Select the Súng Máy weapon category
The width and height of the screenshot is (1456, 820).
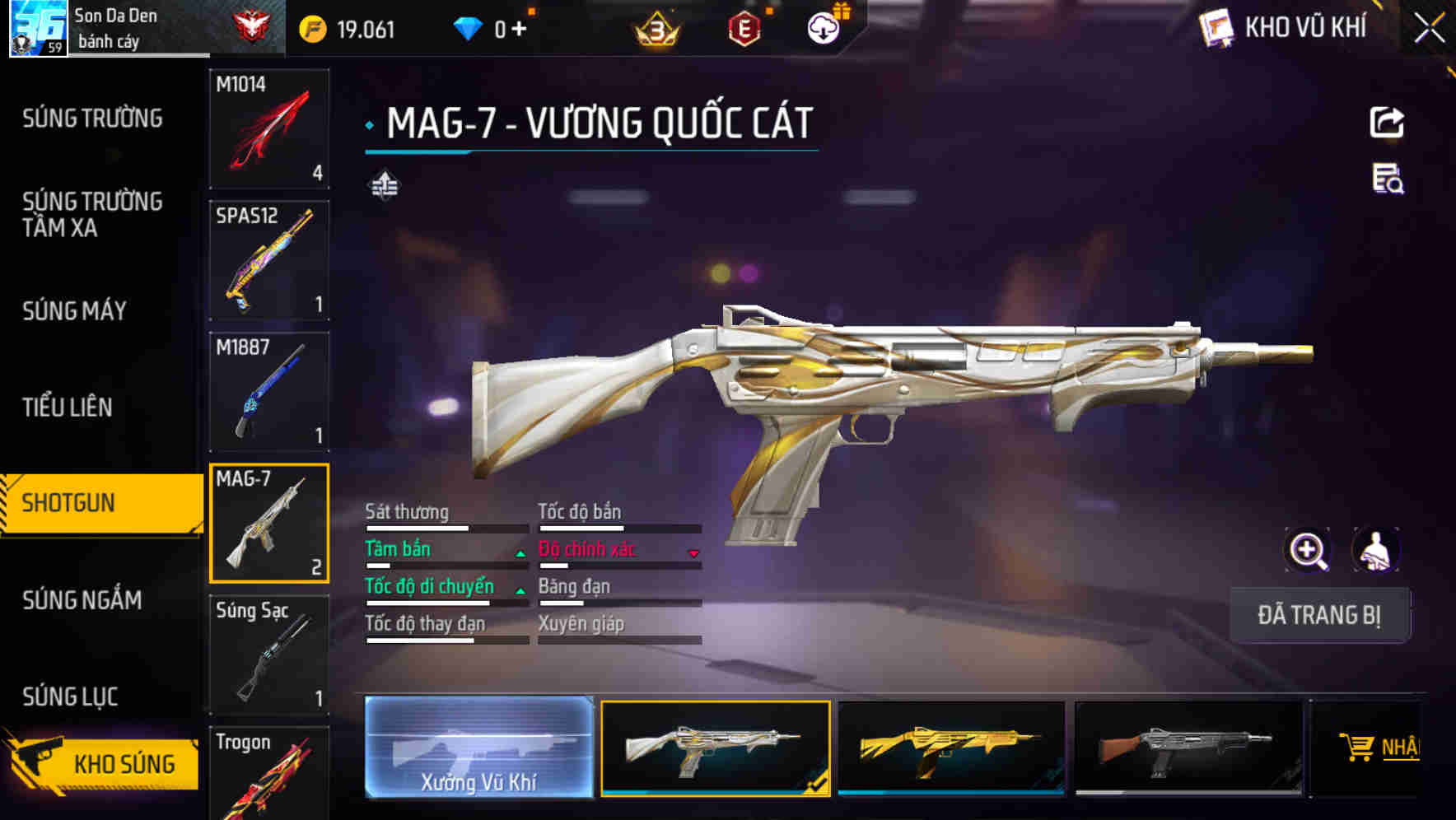click(x=74, y=310)
